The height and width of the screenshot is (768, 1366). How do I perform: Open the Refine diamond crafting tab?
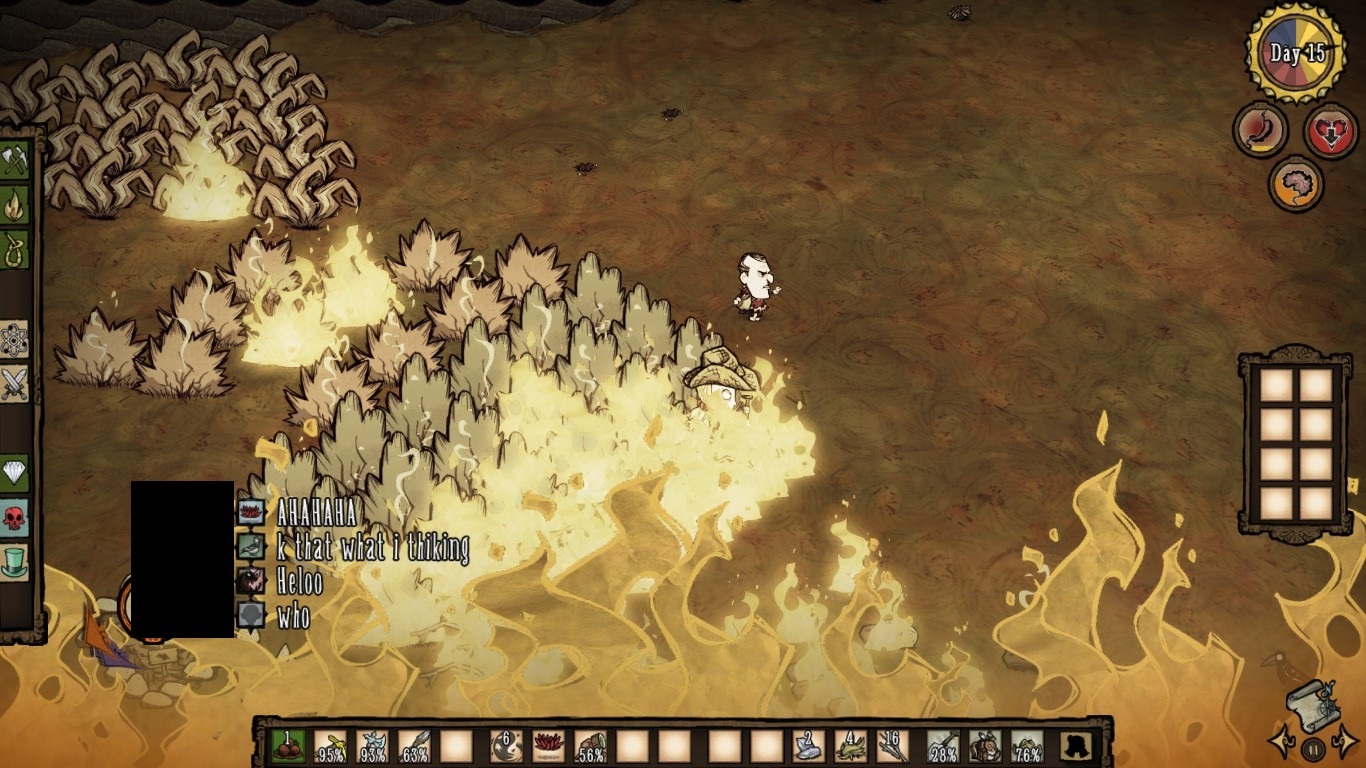click(14, 474)
